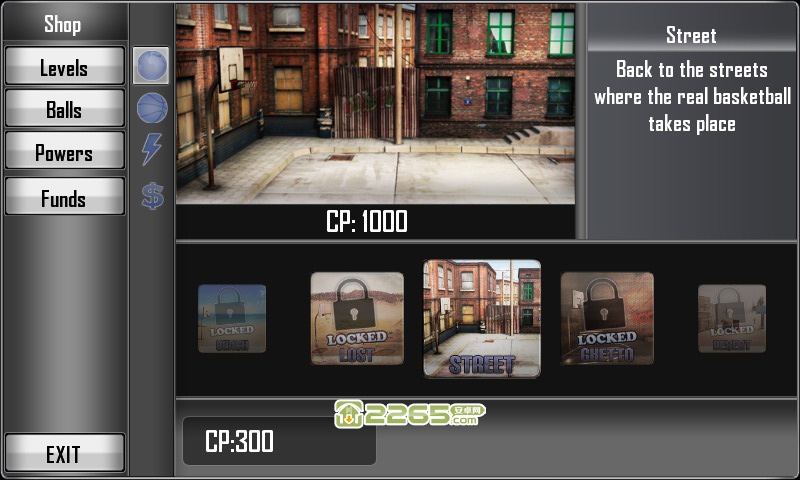Click the dollar sign icon
The height and width of the screenshot is (480, 800).
[x=152, y=195]
